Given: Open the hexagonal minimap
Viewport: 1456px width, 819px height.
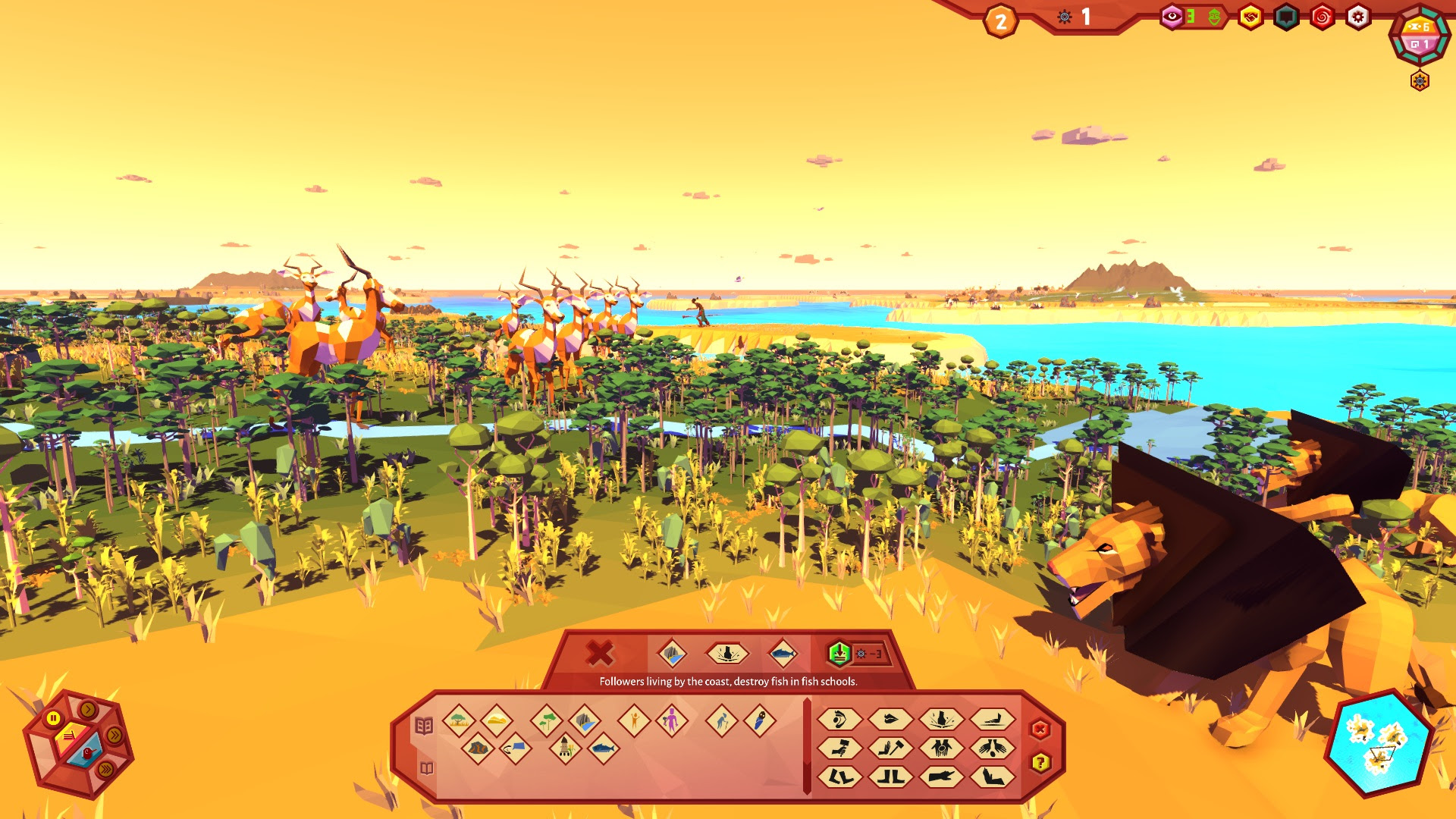Looking at the screenshot, I should point(1378,744).
